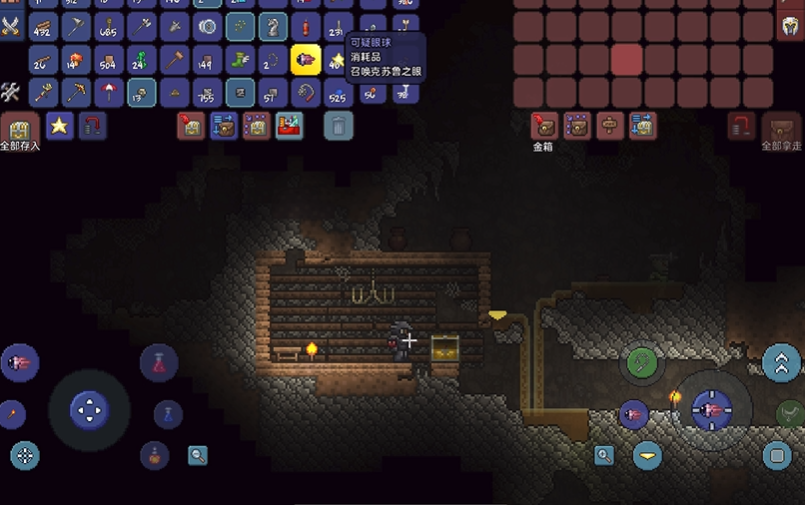805x505 pixels.
Task: Select the red umbrella inventory slot
Action: (x=109, y=93)
